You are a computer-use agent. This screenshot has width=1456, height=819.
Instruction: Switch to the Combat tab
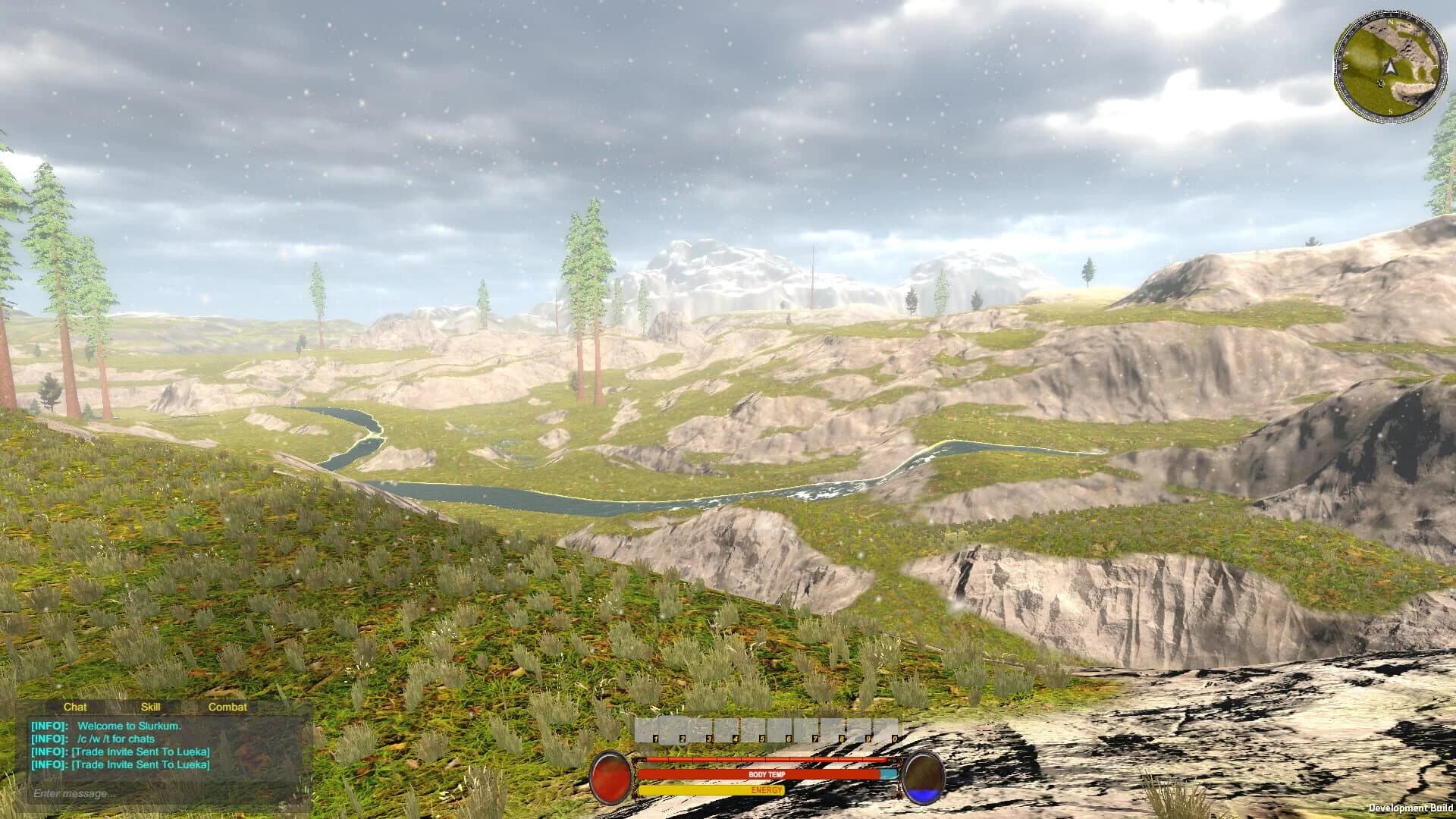point(227,707)
